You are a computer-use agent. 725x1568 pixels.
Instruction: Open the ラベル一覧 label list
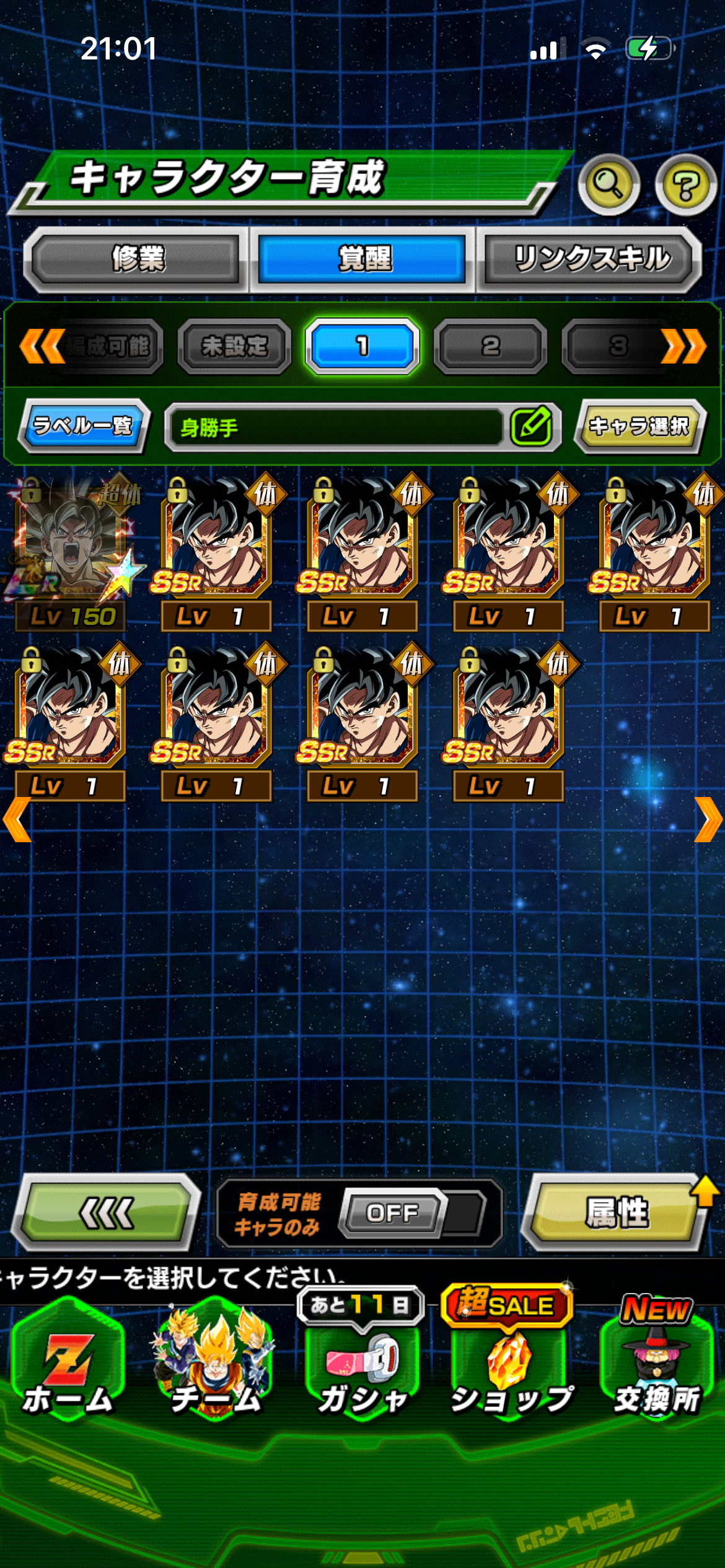pyautogui.click(x=83, y=426)
